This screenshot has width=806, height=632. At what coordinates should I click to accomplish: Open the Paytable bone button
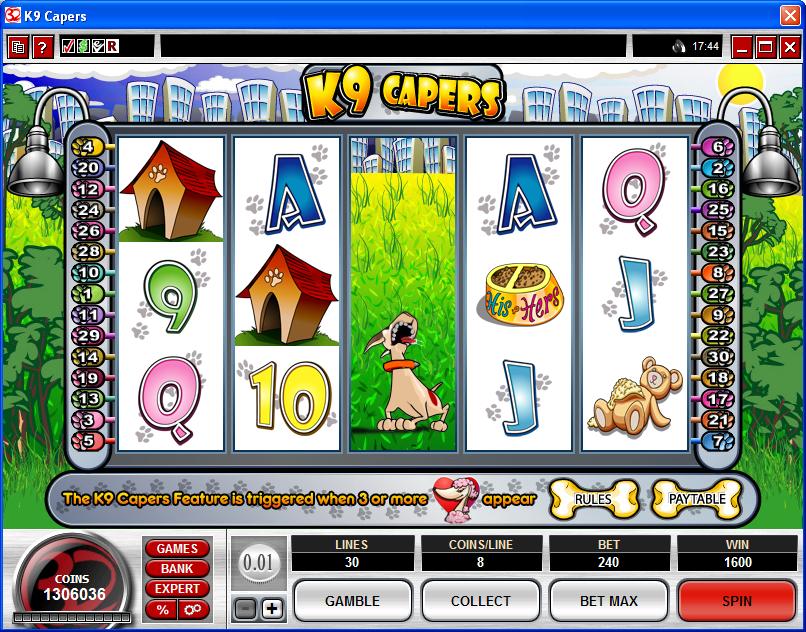[x=696, y=499]
